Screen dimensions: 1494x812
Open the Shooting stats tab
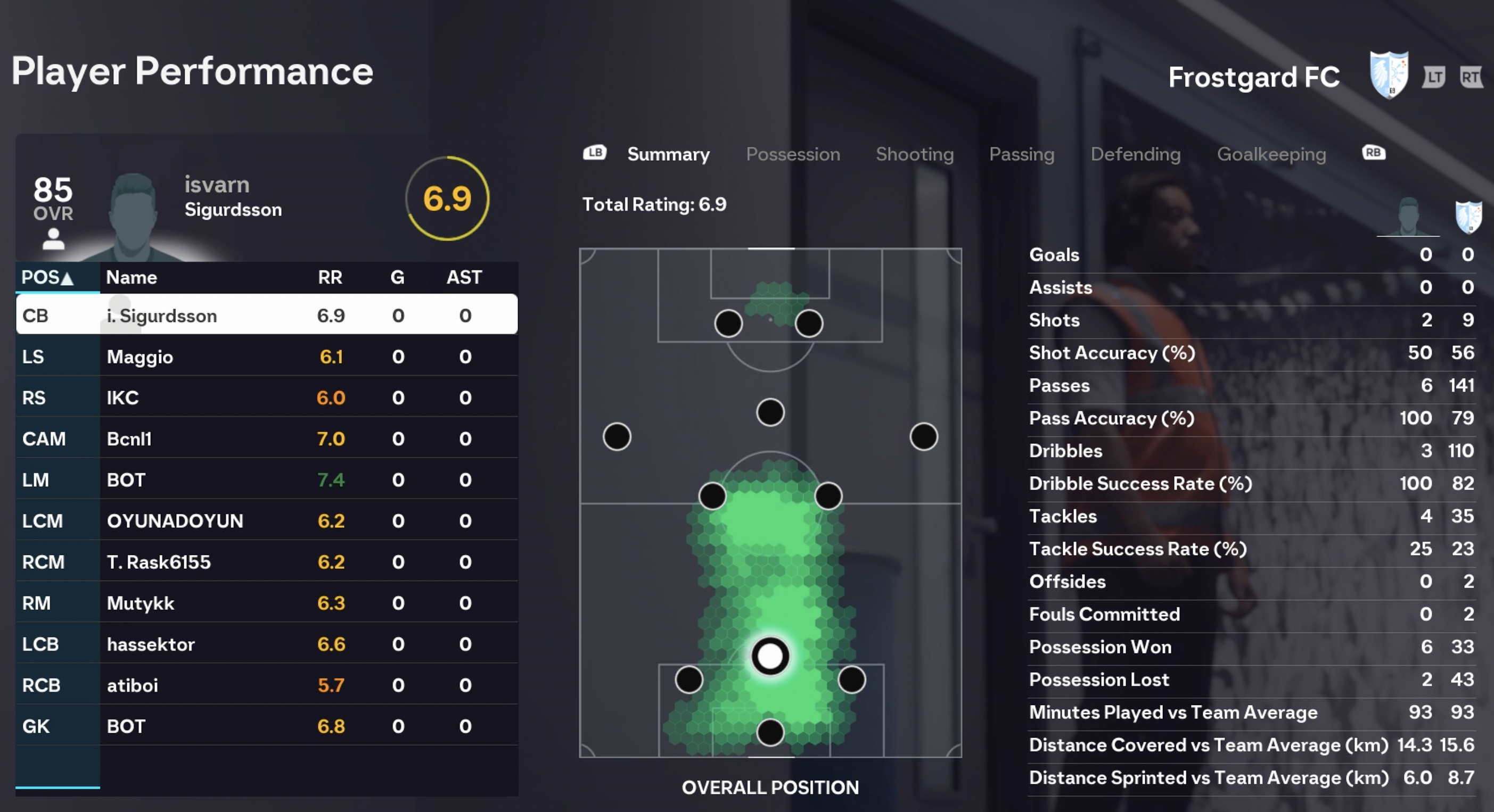pyautogui.click(x=914, y=154)
